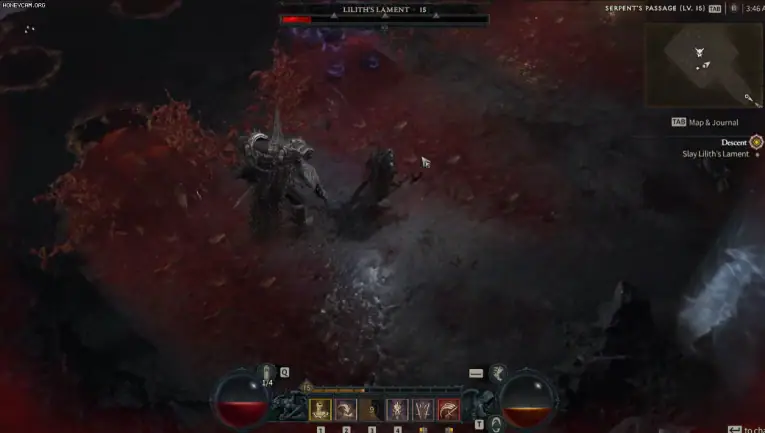This screenshot has width=765, height=433.
Task: Activate the red scythe skill icon
Action: pyautogui.click(x=448, y=408)
